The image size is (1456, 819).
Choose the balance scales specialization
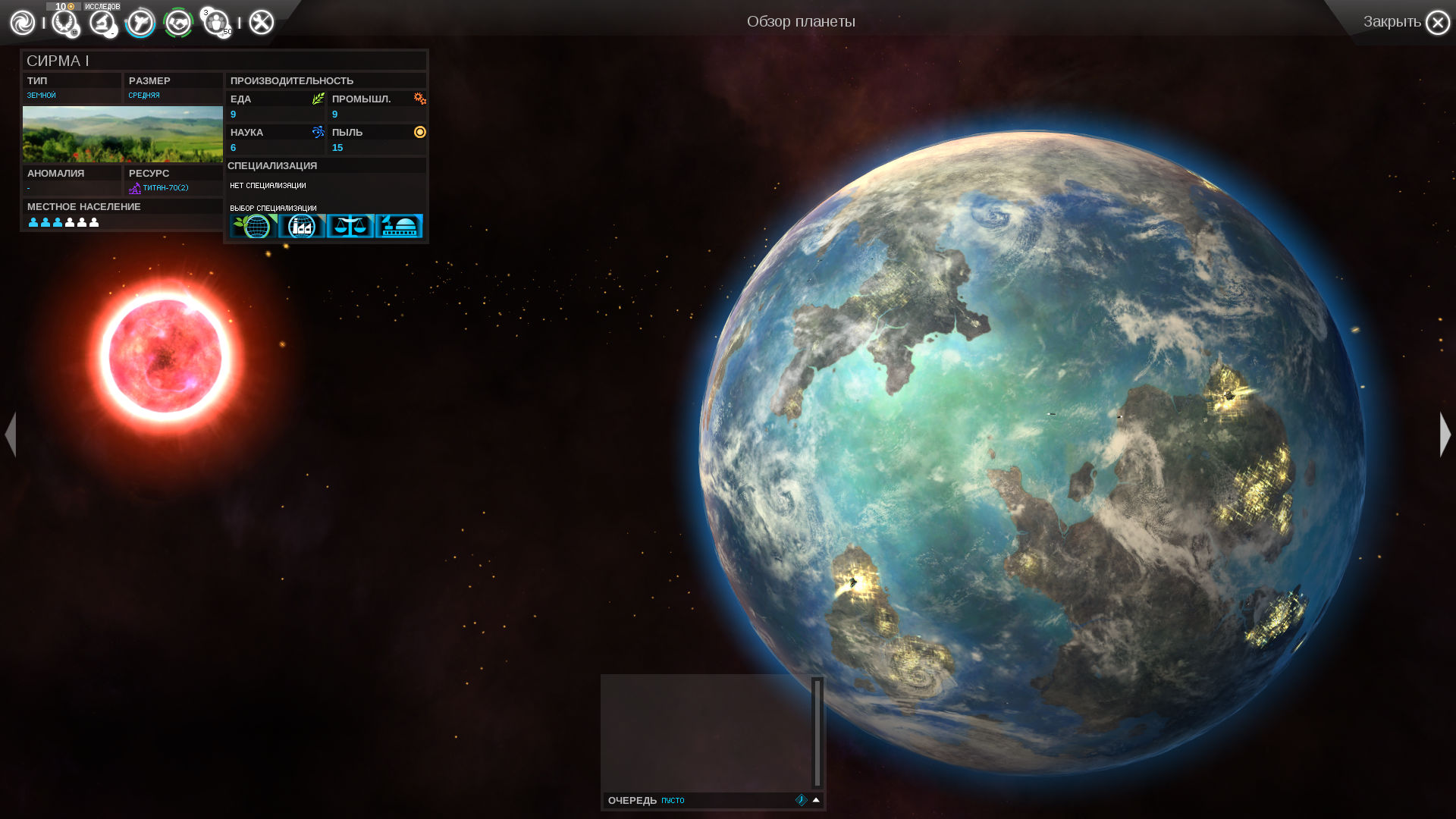(350, 226)
